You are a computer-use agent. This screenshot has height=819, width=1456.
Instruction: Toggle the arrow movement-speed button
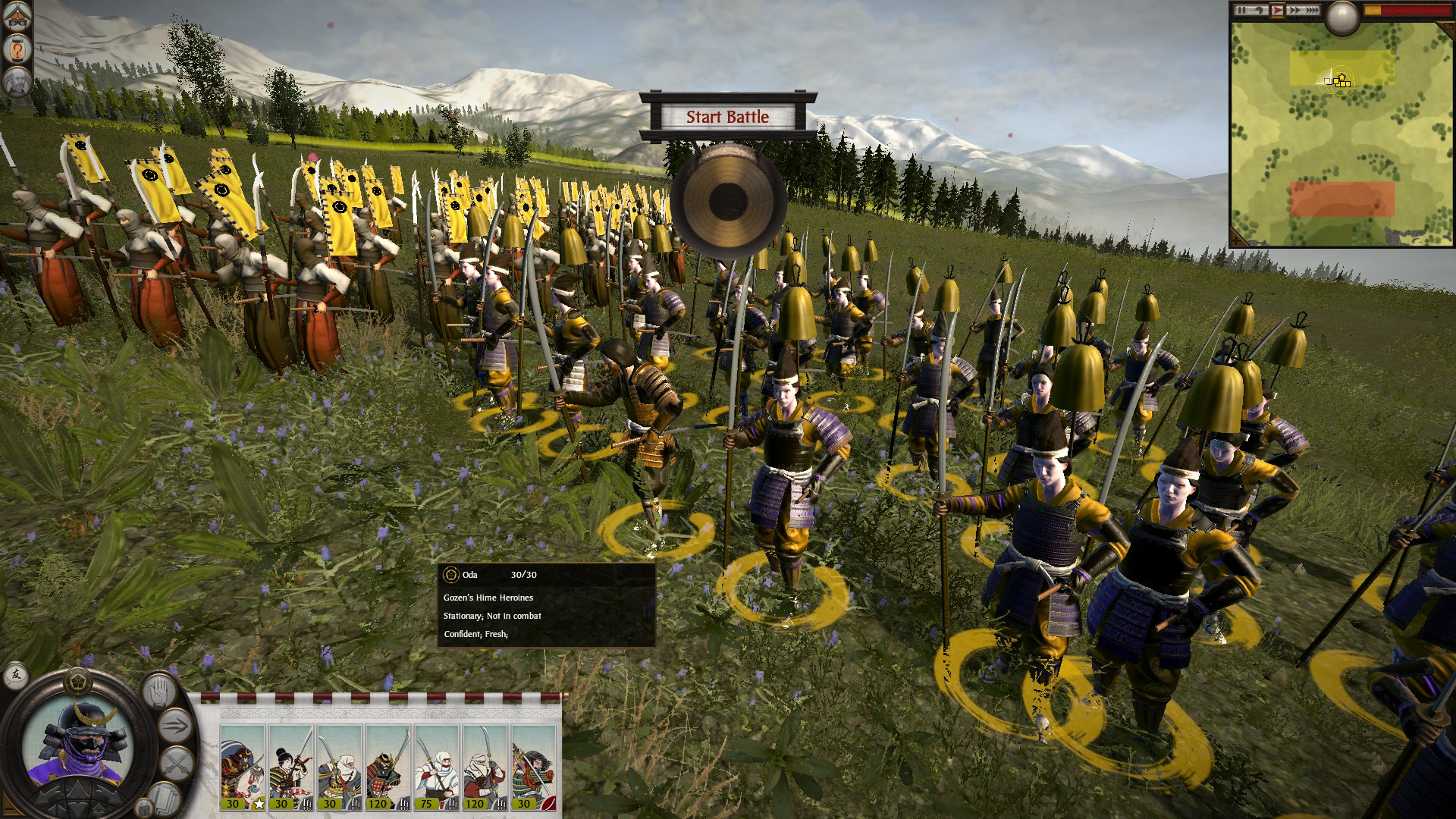pyautogui.click(x=176, y=726)
